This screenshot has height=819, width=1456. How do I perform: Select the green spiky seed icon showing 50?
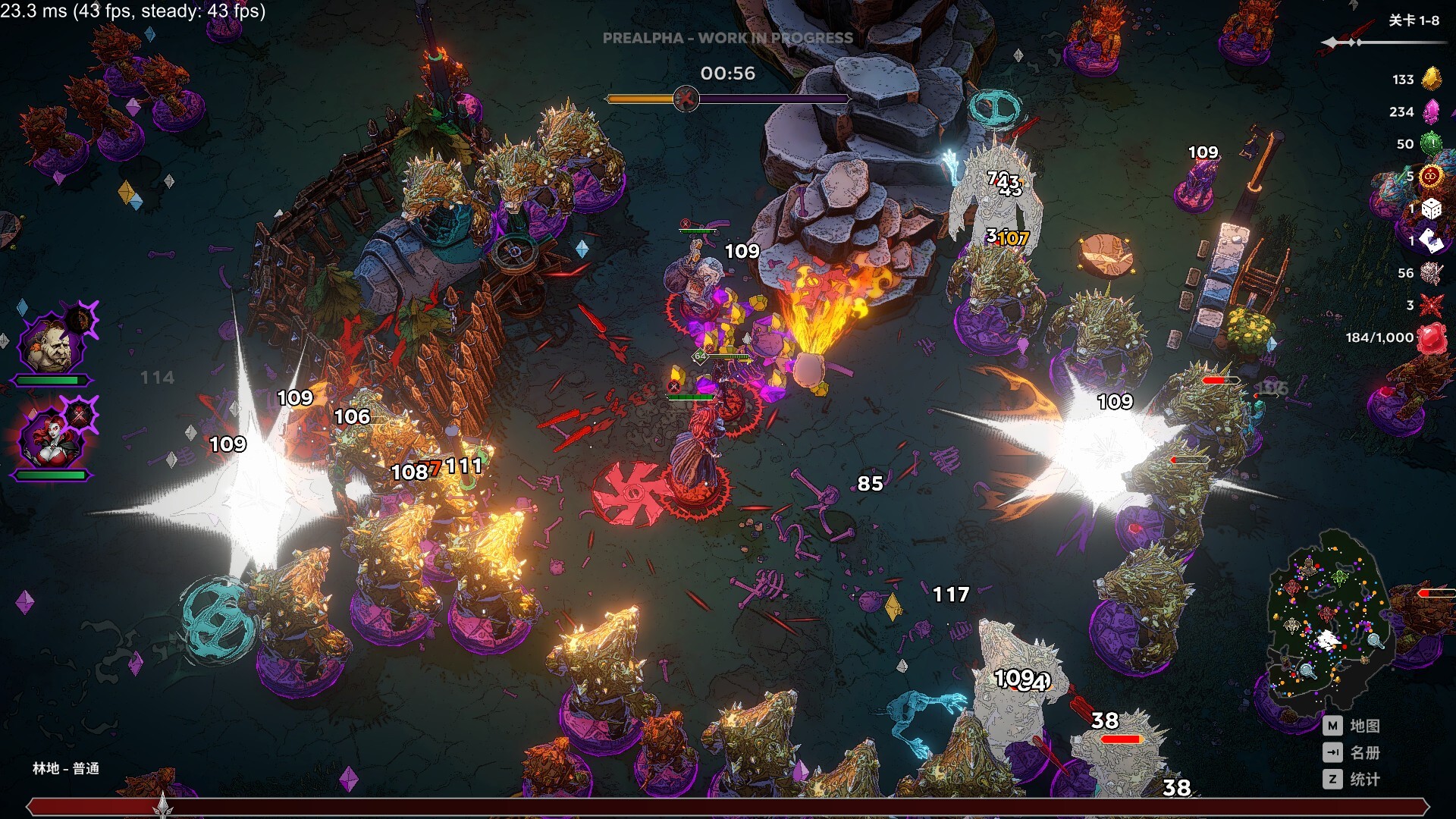click(x=1431, y=144)
